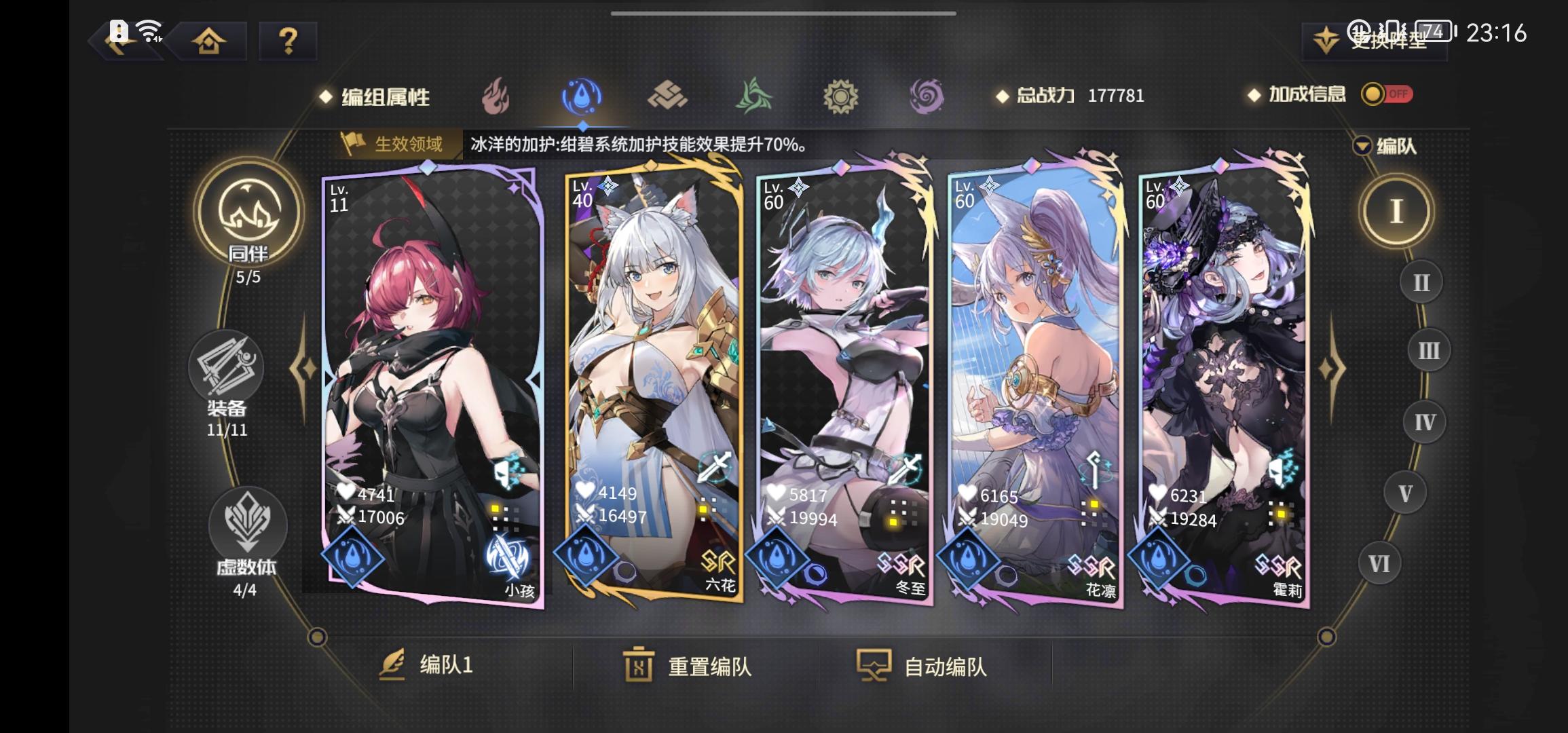Click the help question mark icon
Screen dimensions: 1568x733
tap(288, 41)
